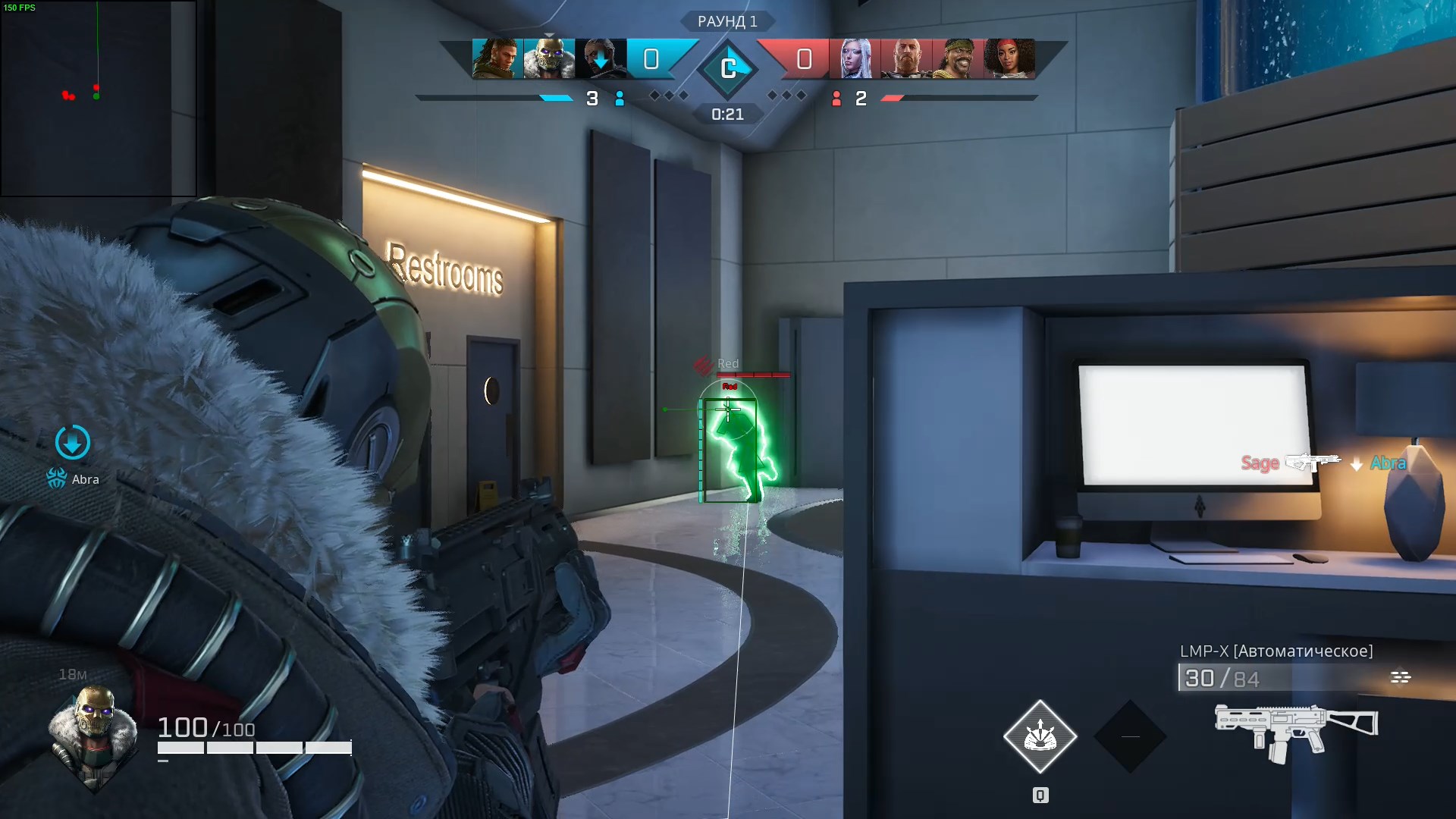This screenshot has width=1456, height=819.
Task: Click the 0:21 round timer display
Action: click(x=727, y=115)
